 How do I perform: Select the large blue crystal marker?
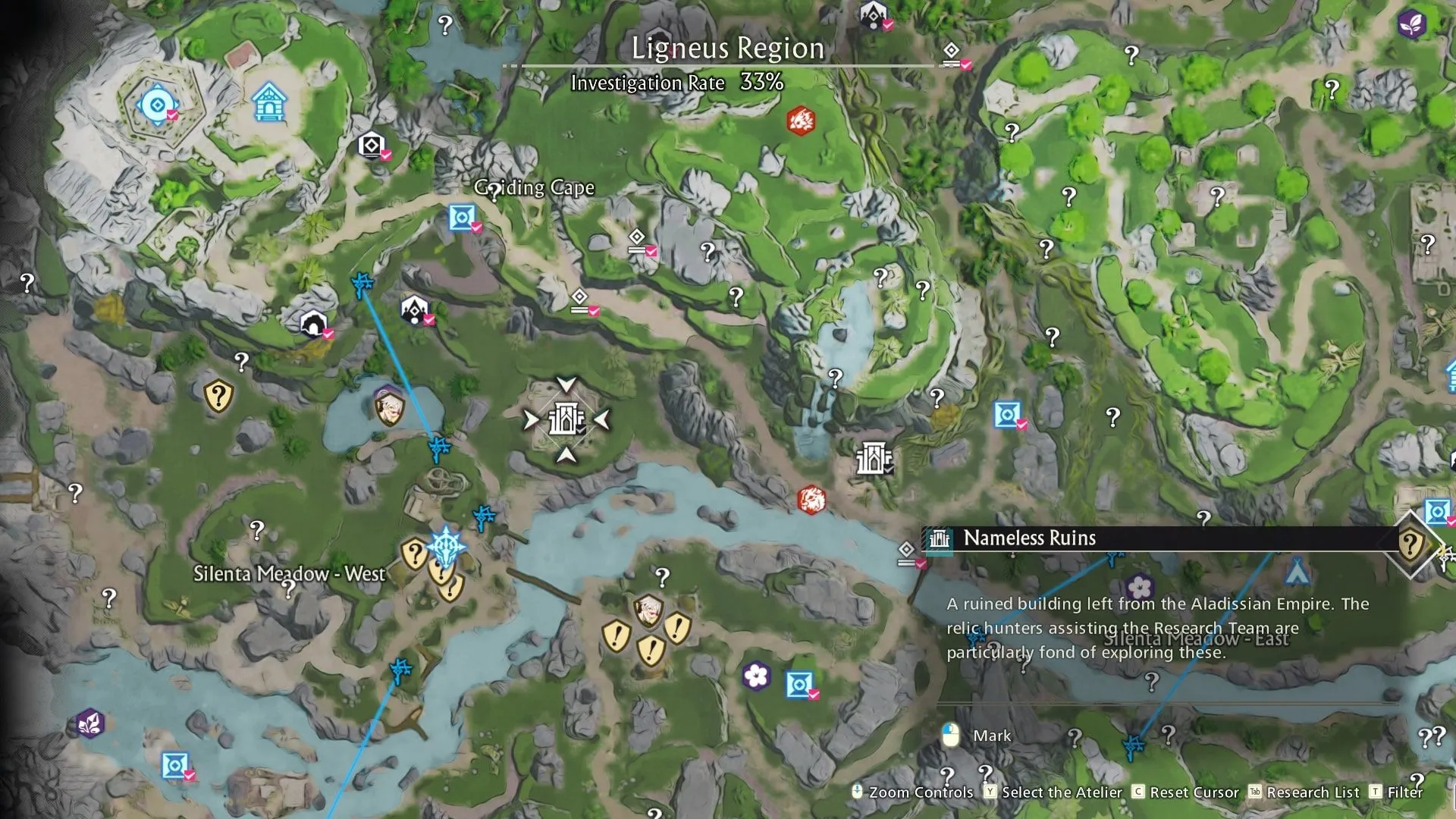click(446, 546)
